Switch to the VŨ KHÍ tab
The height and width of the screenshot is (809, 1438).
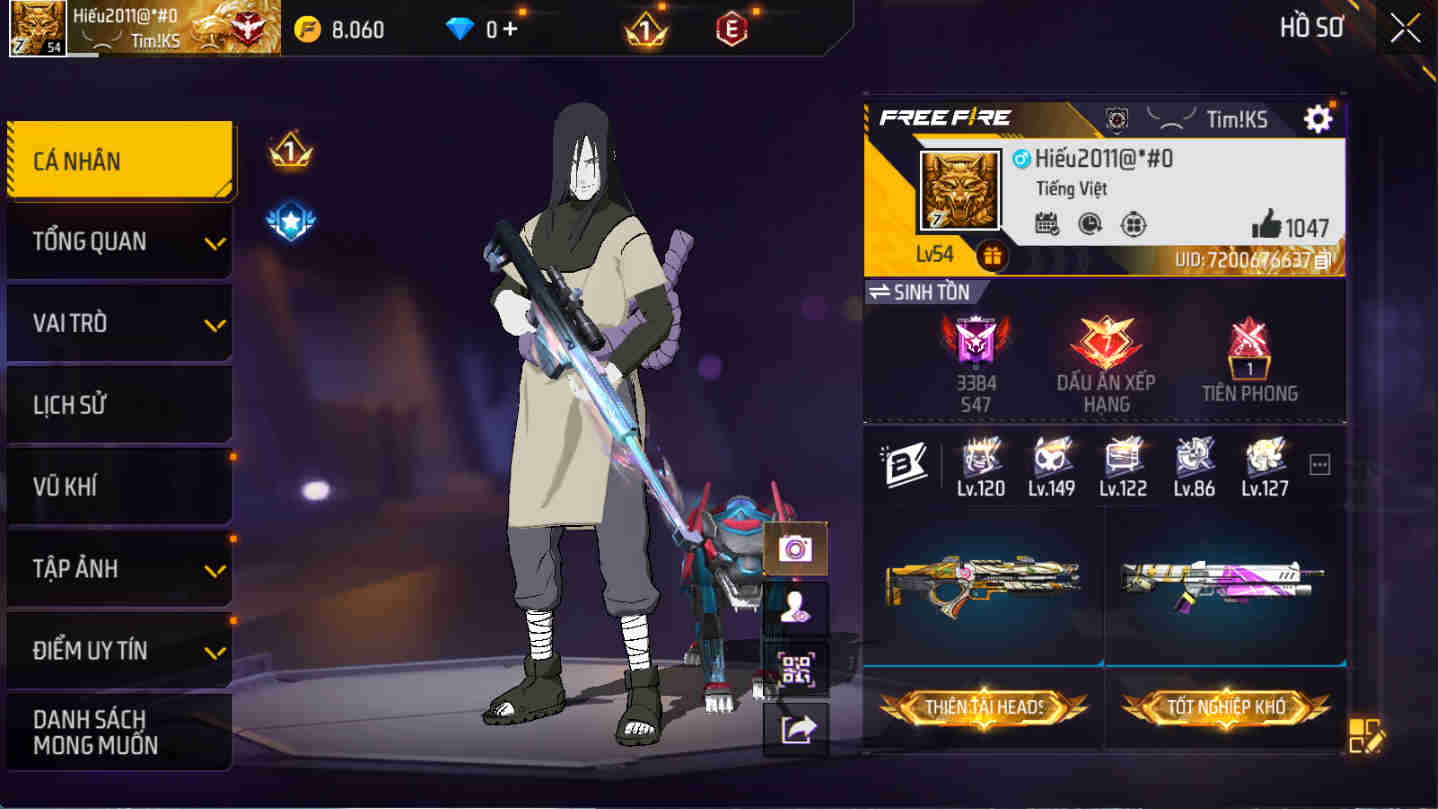pyautogui.click(x=119, y=486)
